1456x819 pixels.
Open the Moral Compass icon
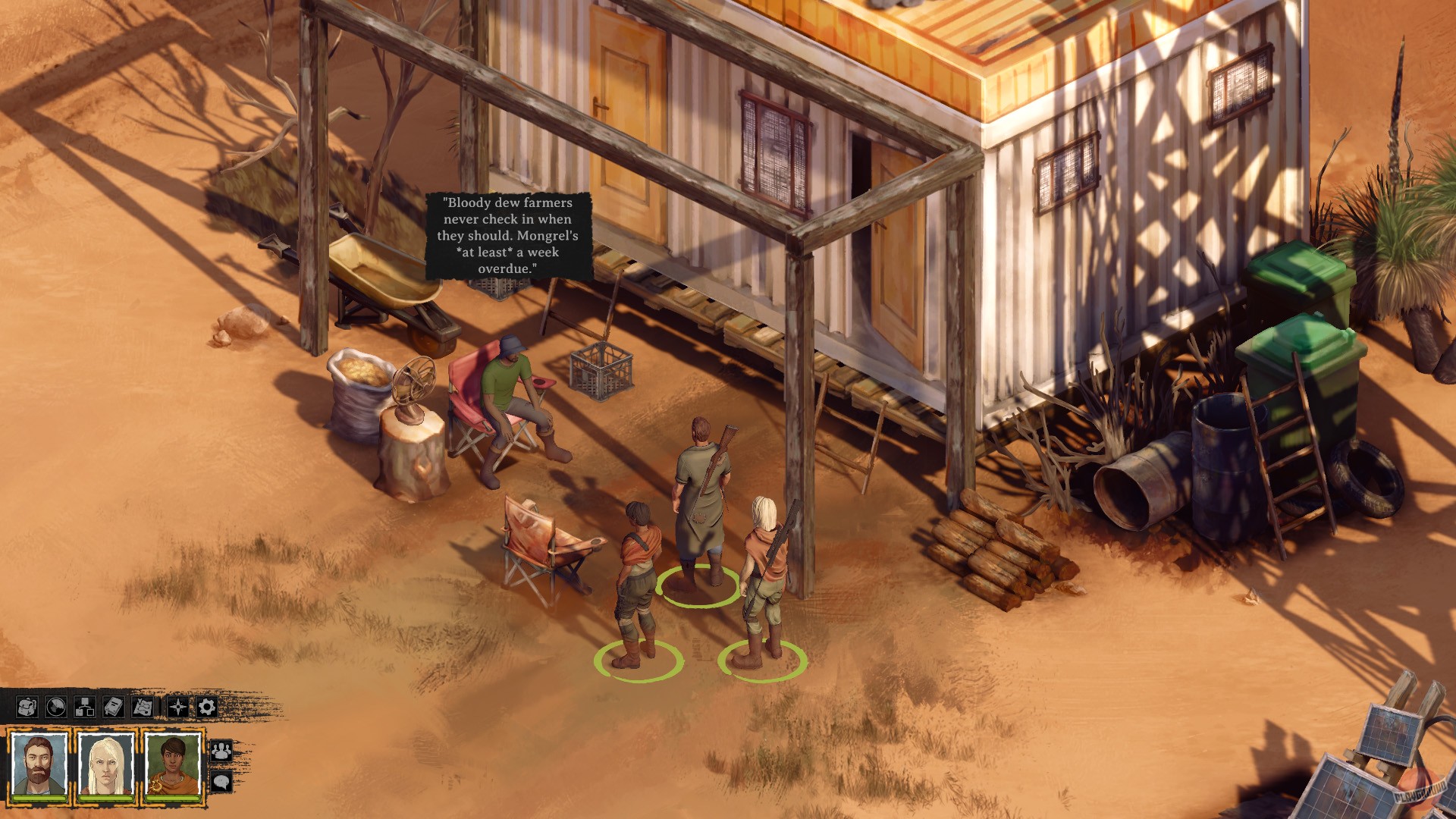coord(177,706)
